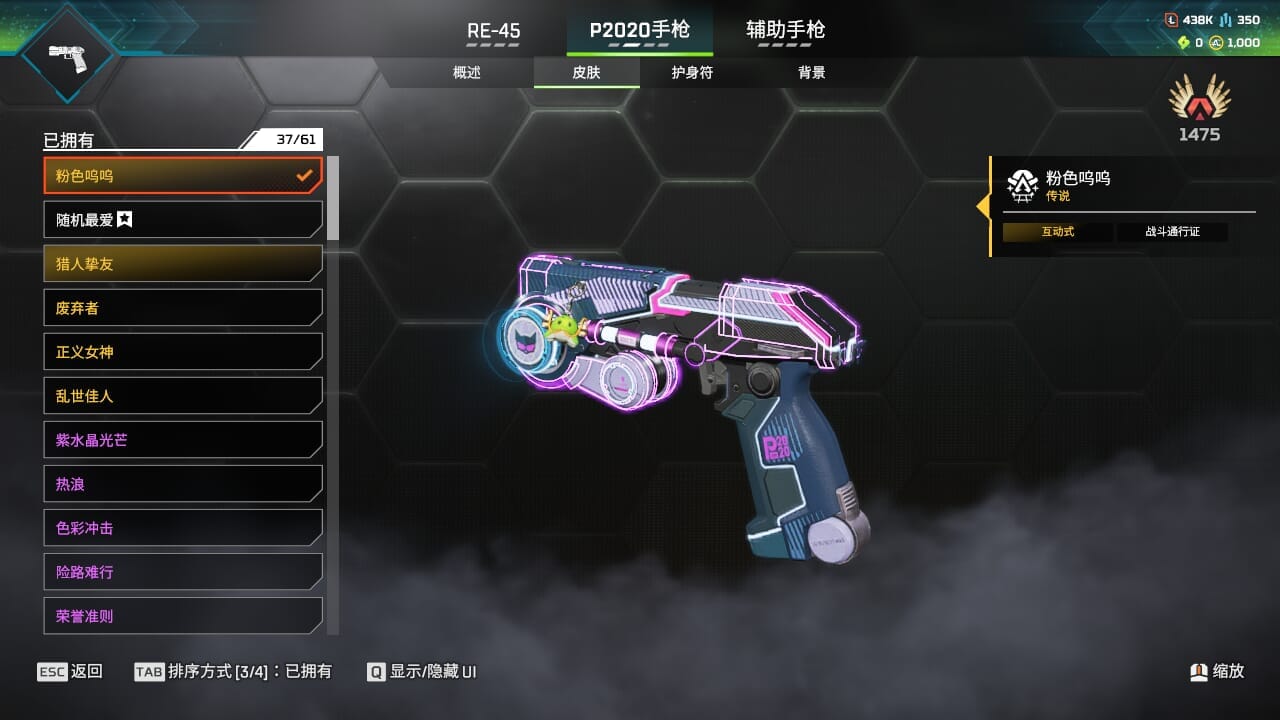Select the 热浪 skin
1280x720 pixels.
(183, 484)
